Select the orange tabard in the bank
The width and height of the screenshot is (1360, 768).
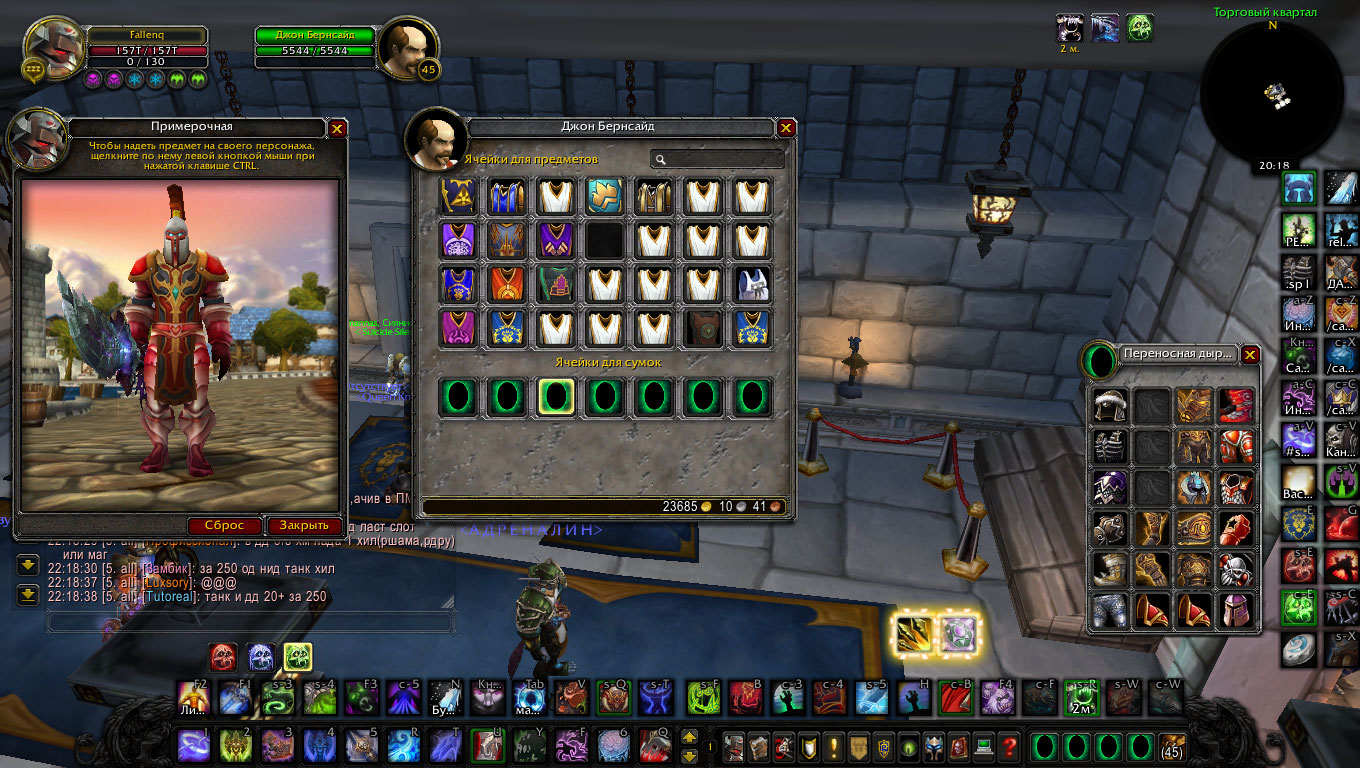[506, 284]
